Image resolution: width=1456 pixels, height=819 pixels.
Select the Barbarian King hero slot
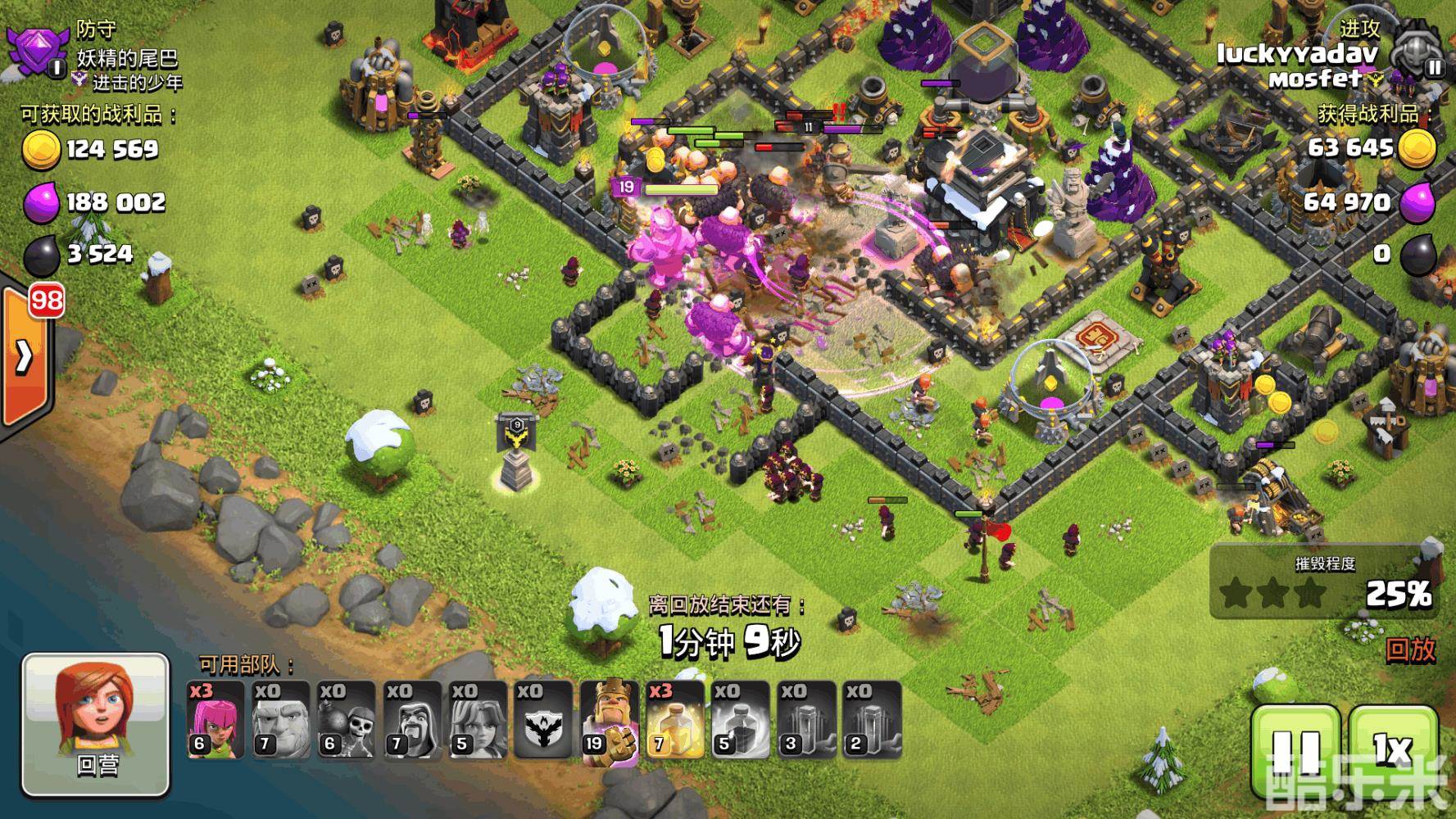tap(609, 719)
